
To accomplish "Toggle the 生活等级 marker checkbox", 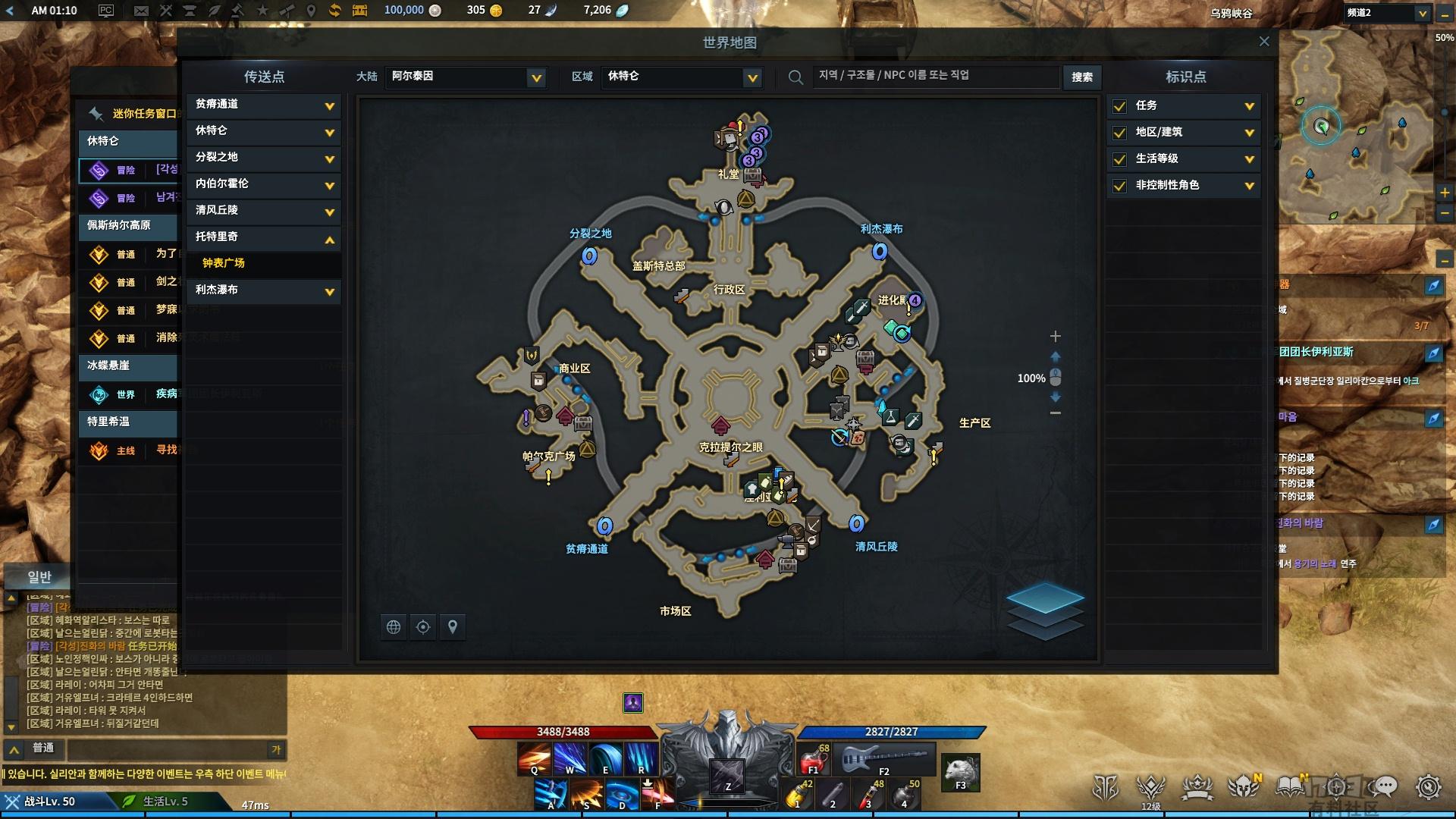I will (x=1119, y=159).
